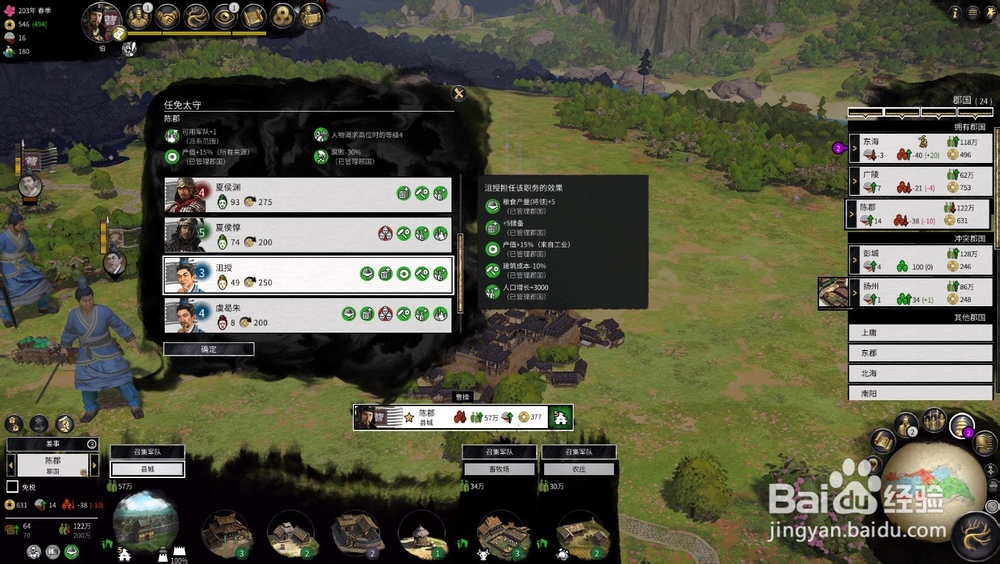Image resolution: width=1000 pixels, height=564 pixels.
Task: Select the 广陵 commandery row
Action: click(919, 180)
